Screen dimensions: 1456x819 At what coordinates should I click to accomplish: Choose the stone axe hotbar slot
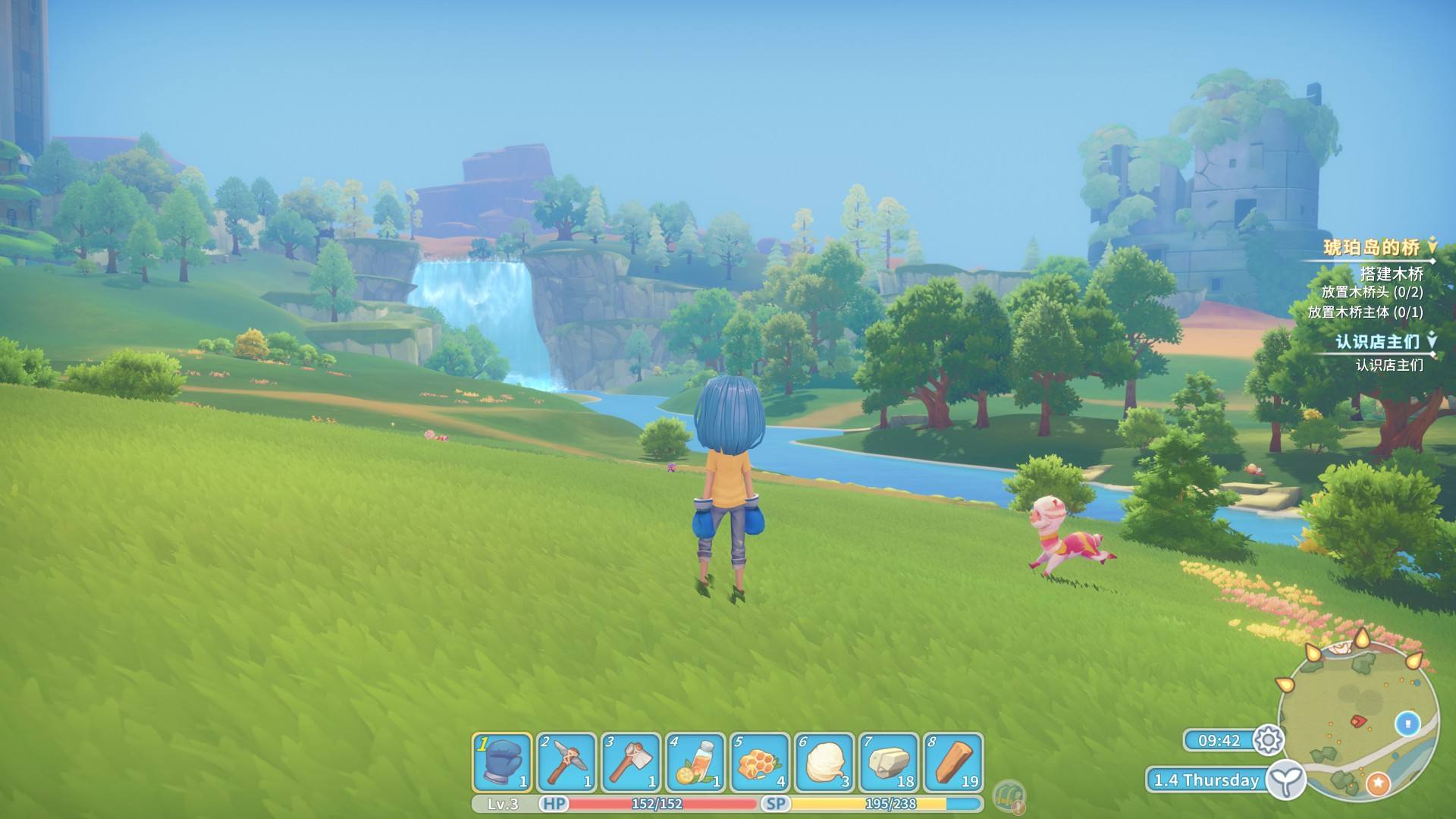pyautogui.click(x=629, y=763)
